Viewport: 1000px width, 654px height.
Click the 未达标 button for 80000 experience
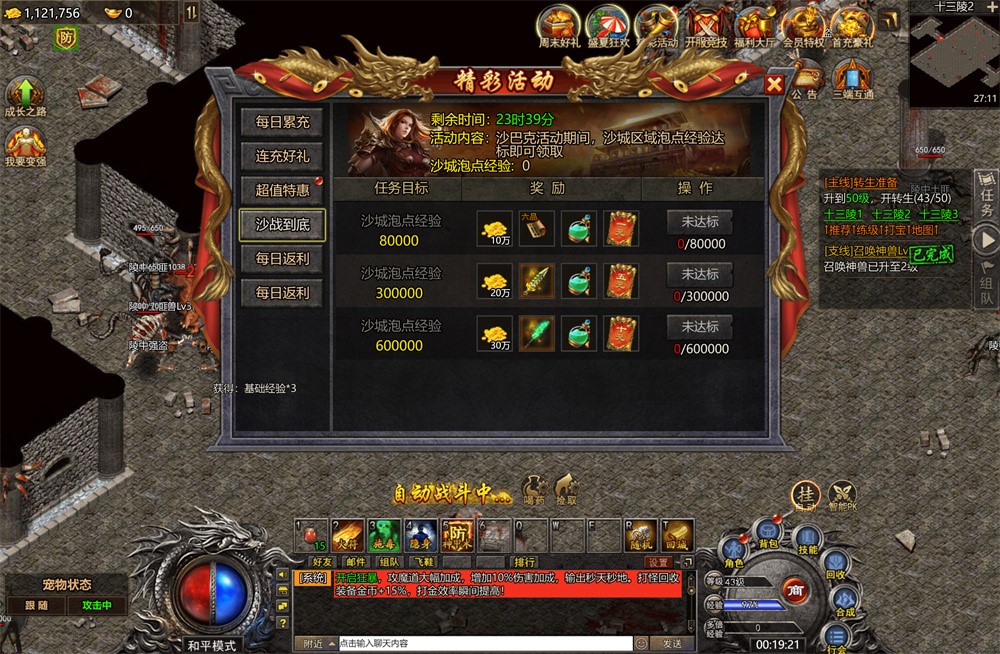click(700, 221)
